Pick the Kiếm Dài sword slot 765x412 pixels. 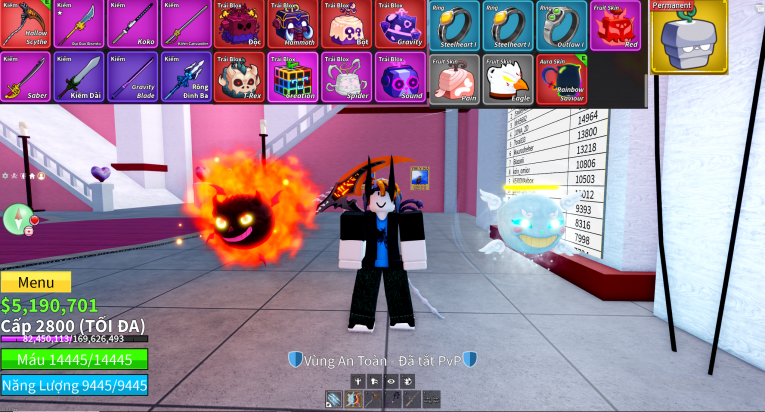(x=78, y=77)
